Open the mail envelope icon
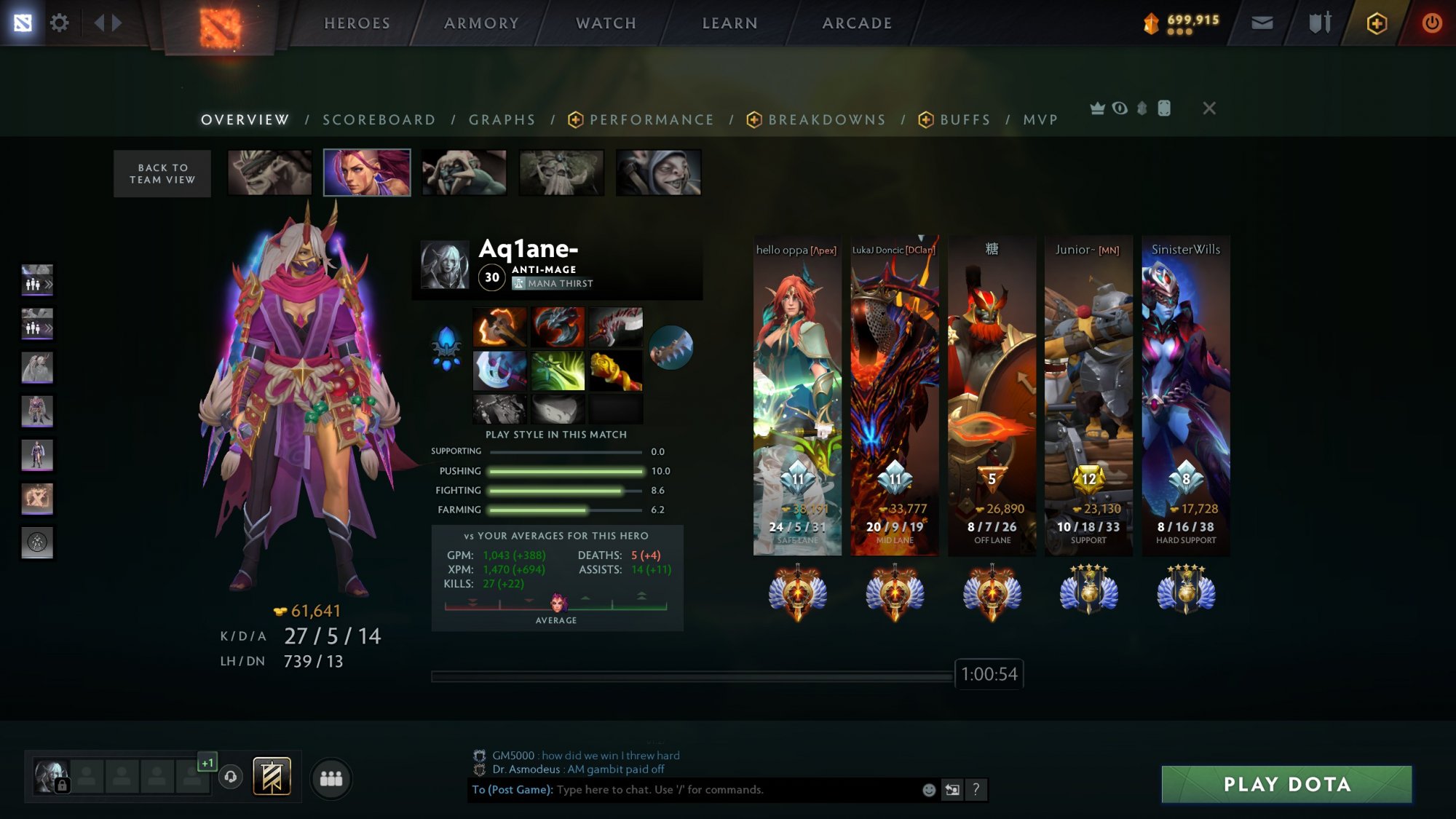This screenshot has height=819, width=1456. coord(1262,23)
